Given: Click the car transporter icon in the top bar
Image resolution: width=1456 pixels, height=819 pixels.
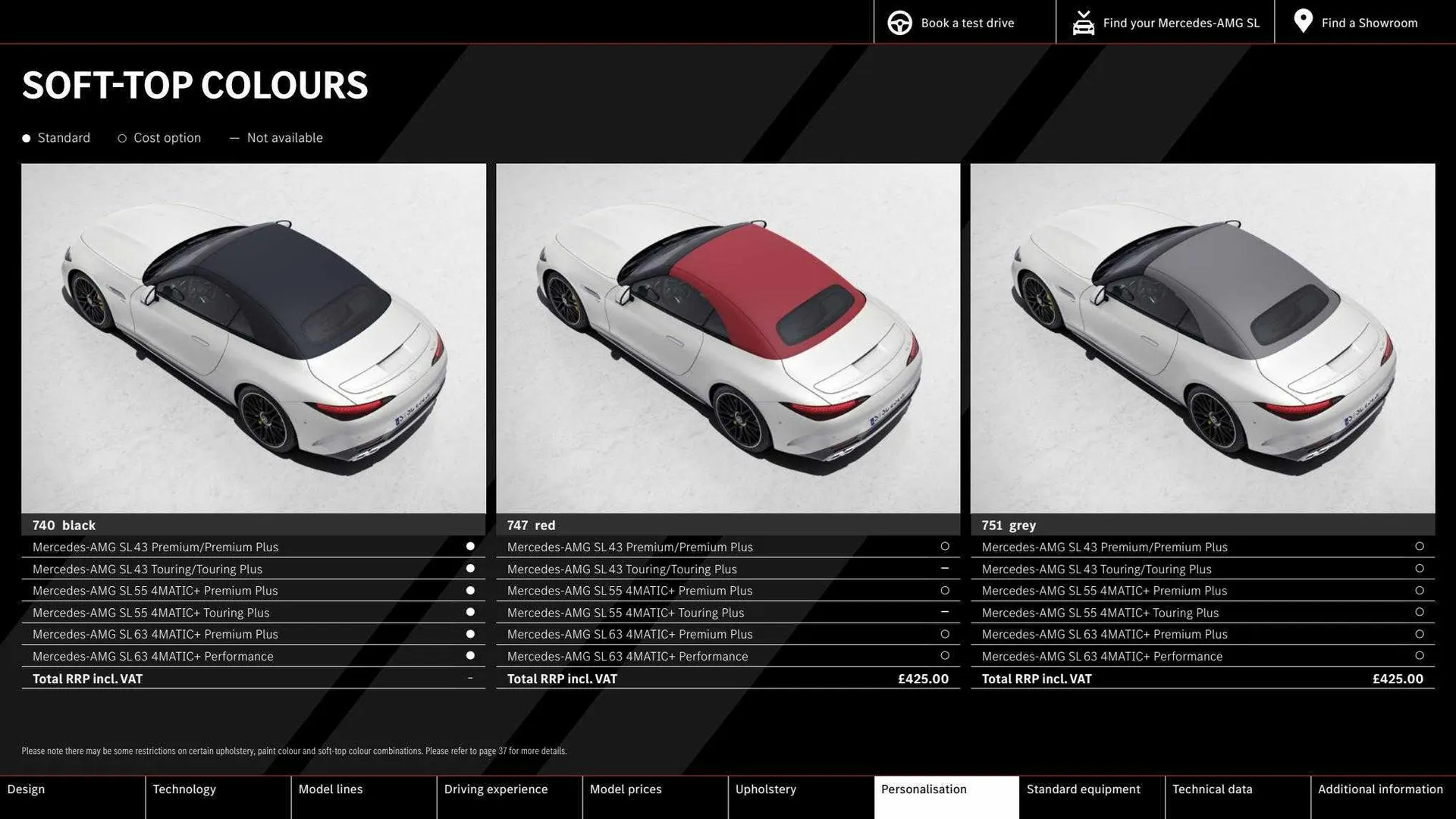Looking at the screenshot, I should click(x=1083, y=22).
